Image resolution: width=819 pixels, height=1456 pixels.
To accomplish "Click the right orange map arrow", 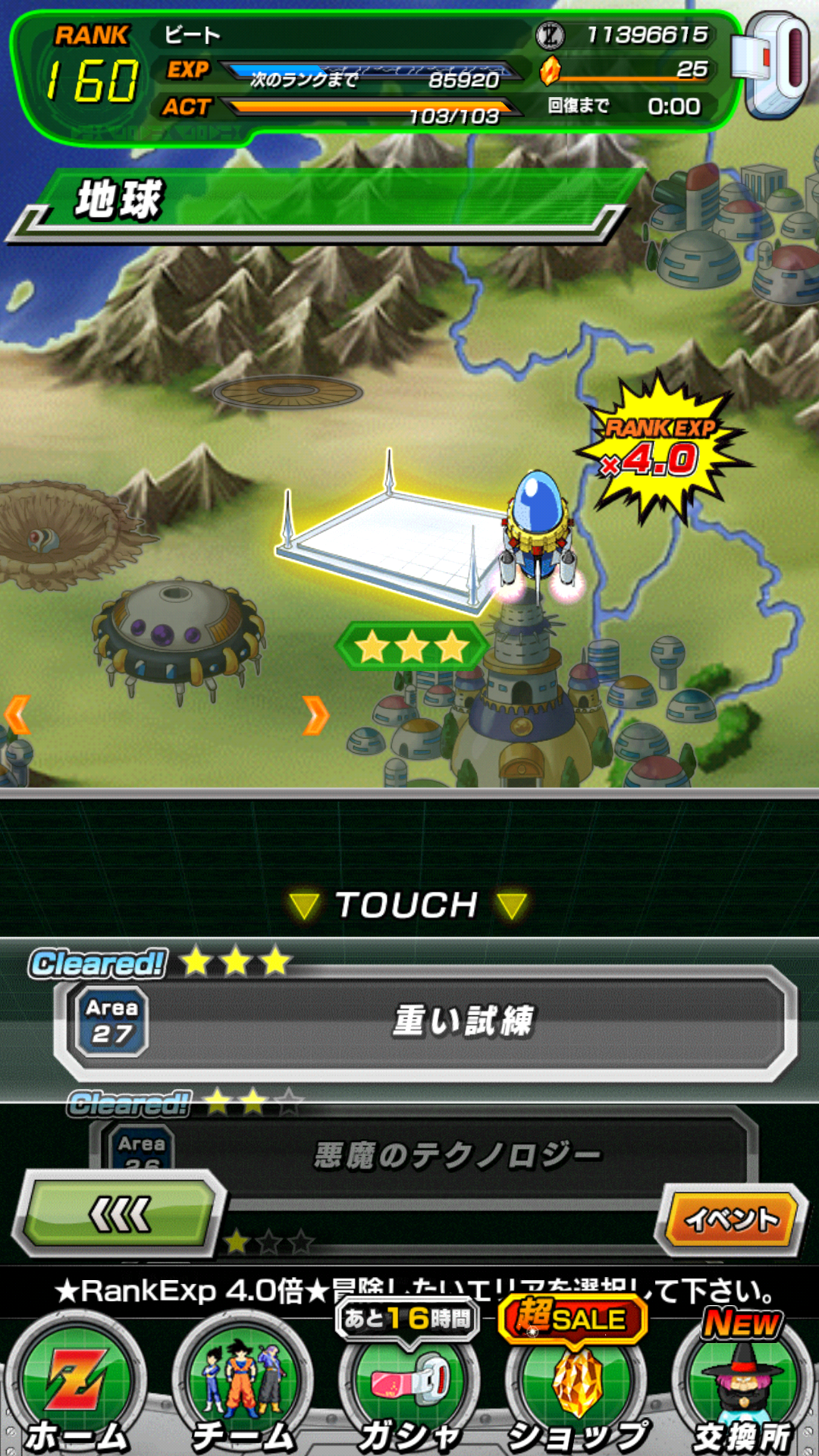I will tap(315, 715).
